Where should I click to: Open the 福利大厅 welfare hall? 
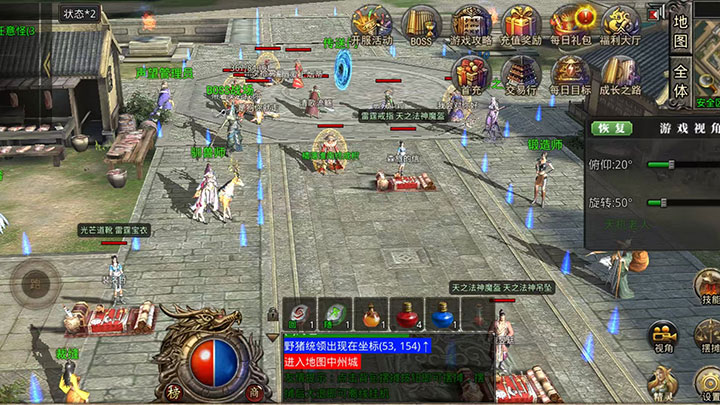[620, 23]
